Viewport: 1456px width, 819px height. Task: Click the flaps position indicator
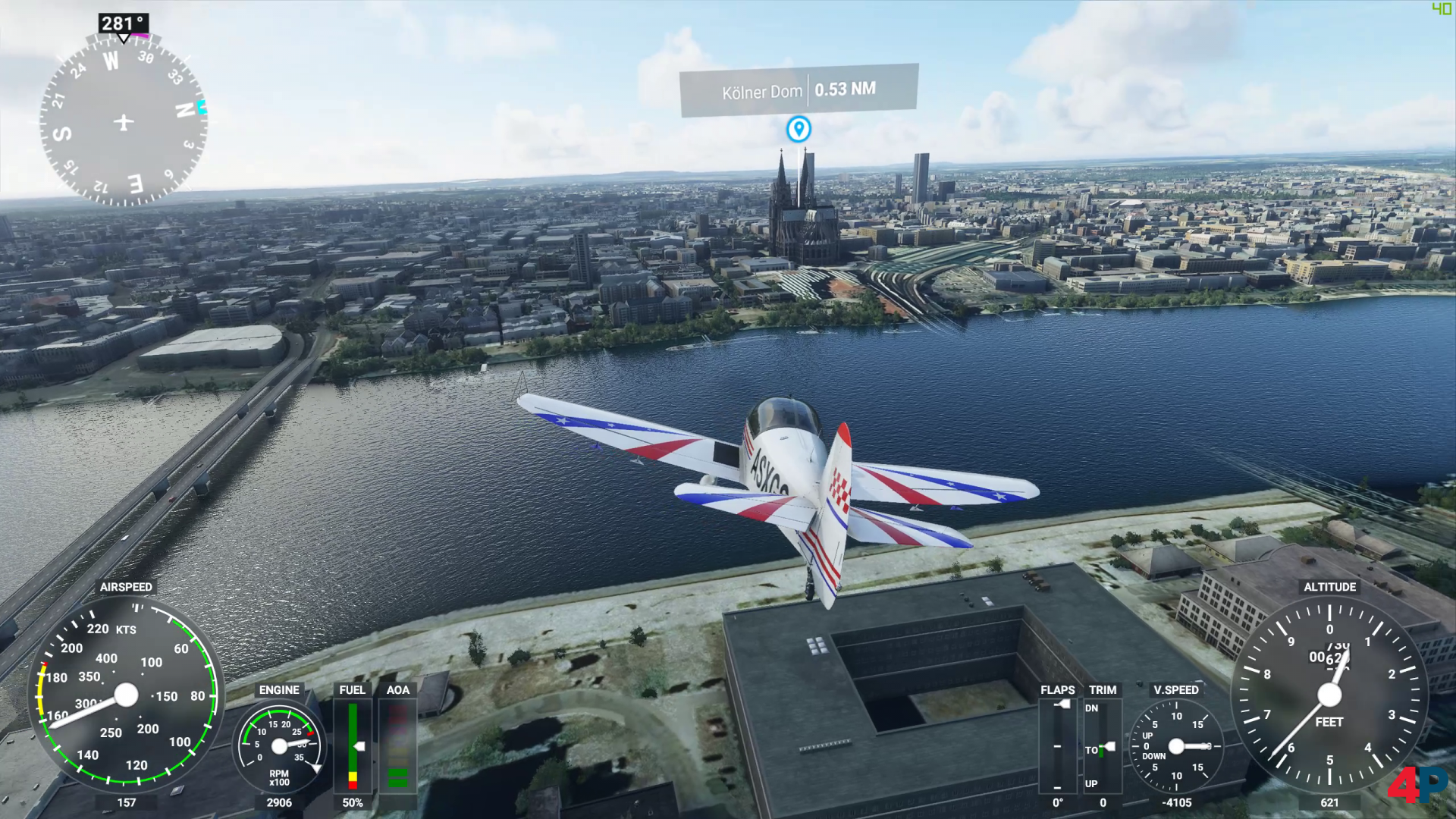coord(1058,746)
